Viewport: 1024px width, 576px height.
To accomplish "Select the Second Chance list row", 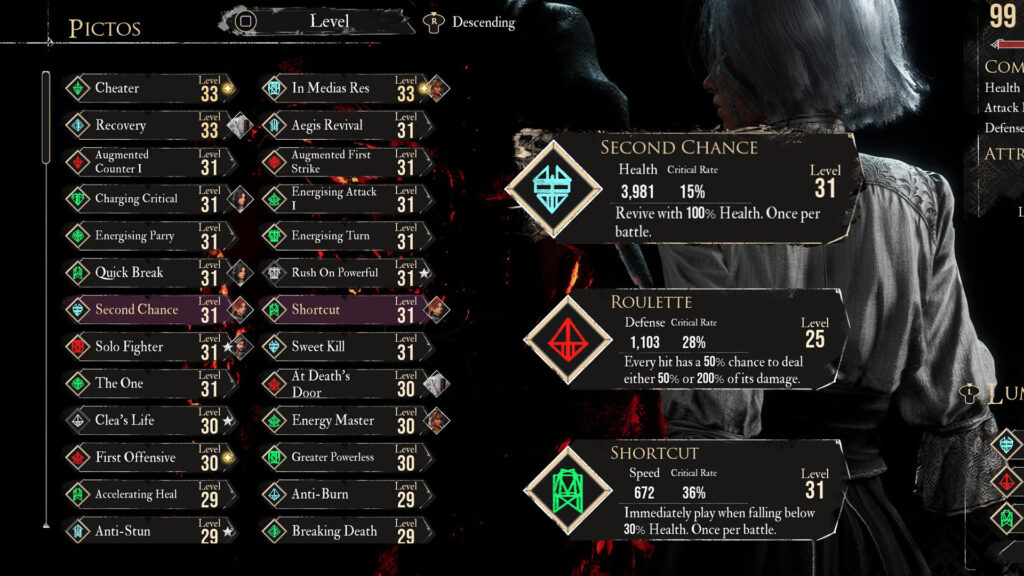I will coord(150,309).
